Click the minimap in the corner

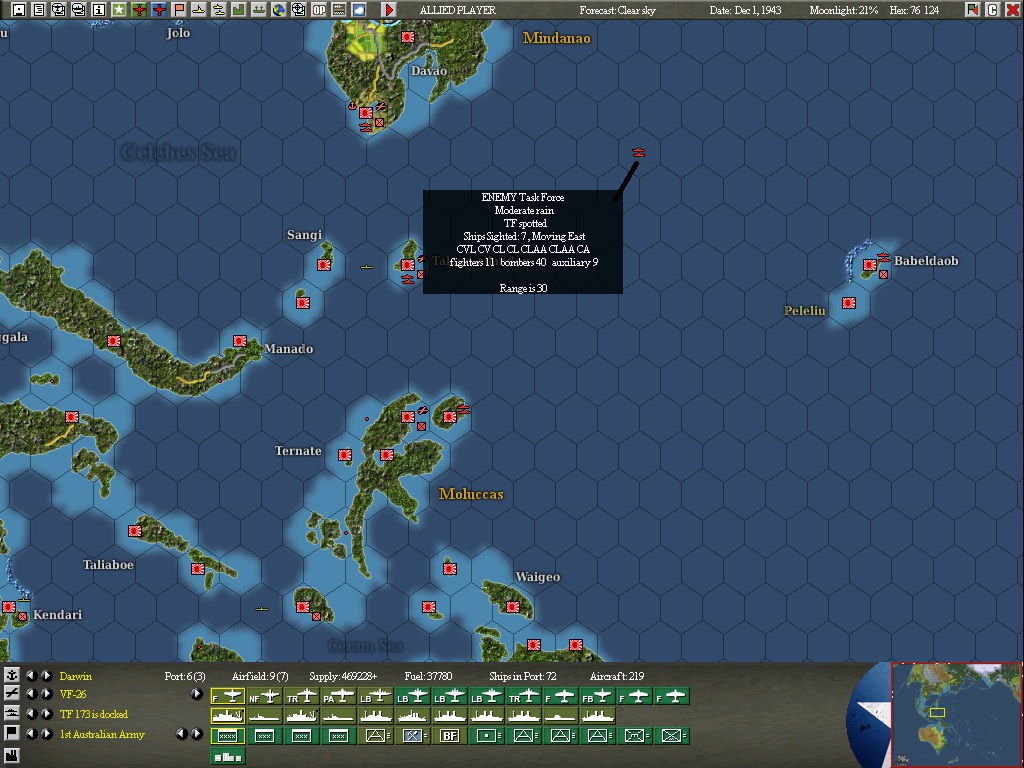click(956, 714)
